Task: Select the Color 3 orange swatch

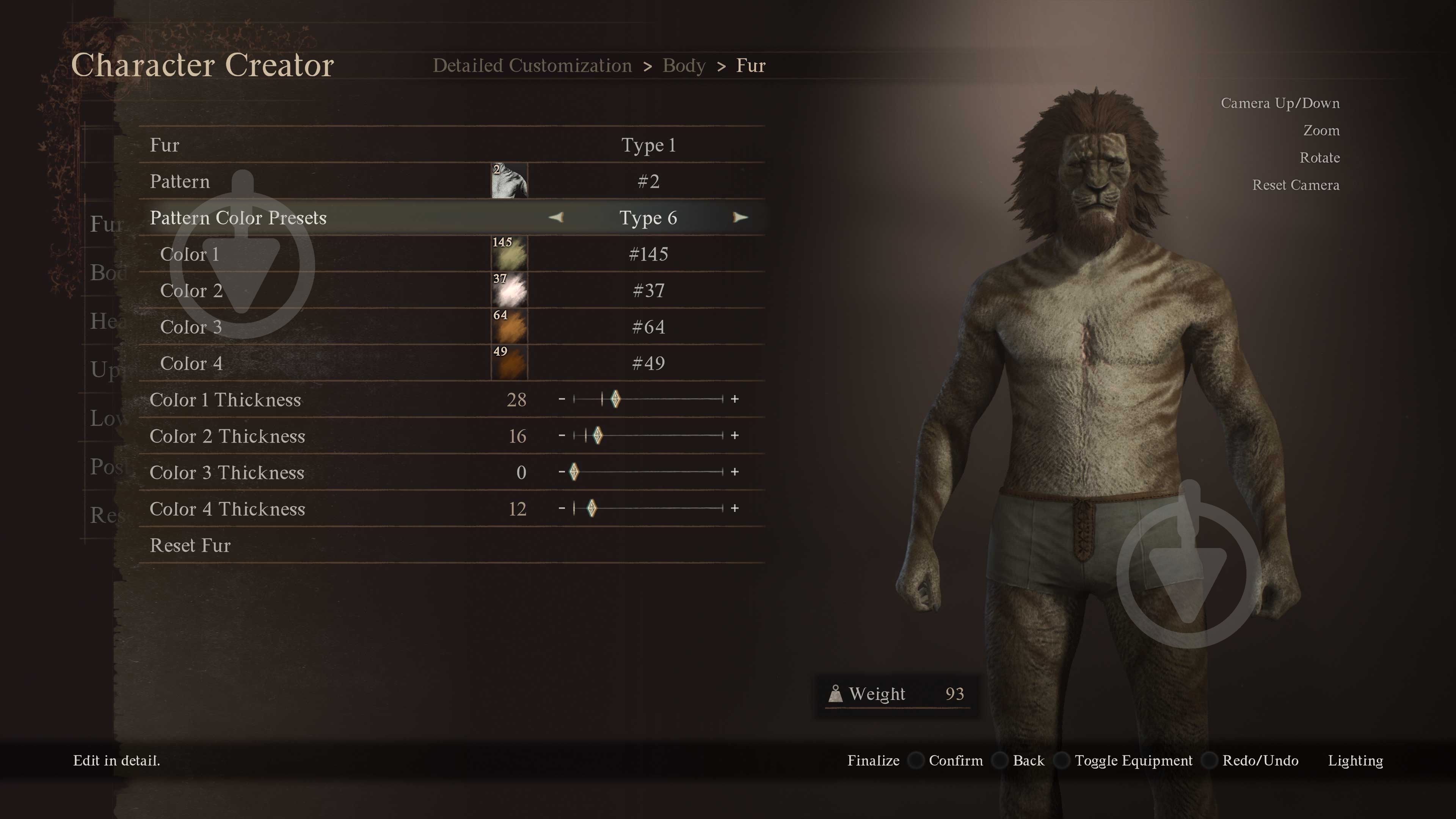Action: point(509,327)
